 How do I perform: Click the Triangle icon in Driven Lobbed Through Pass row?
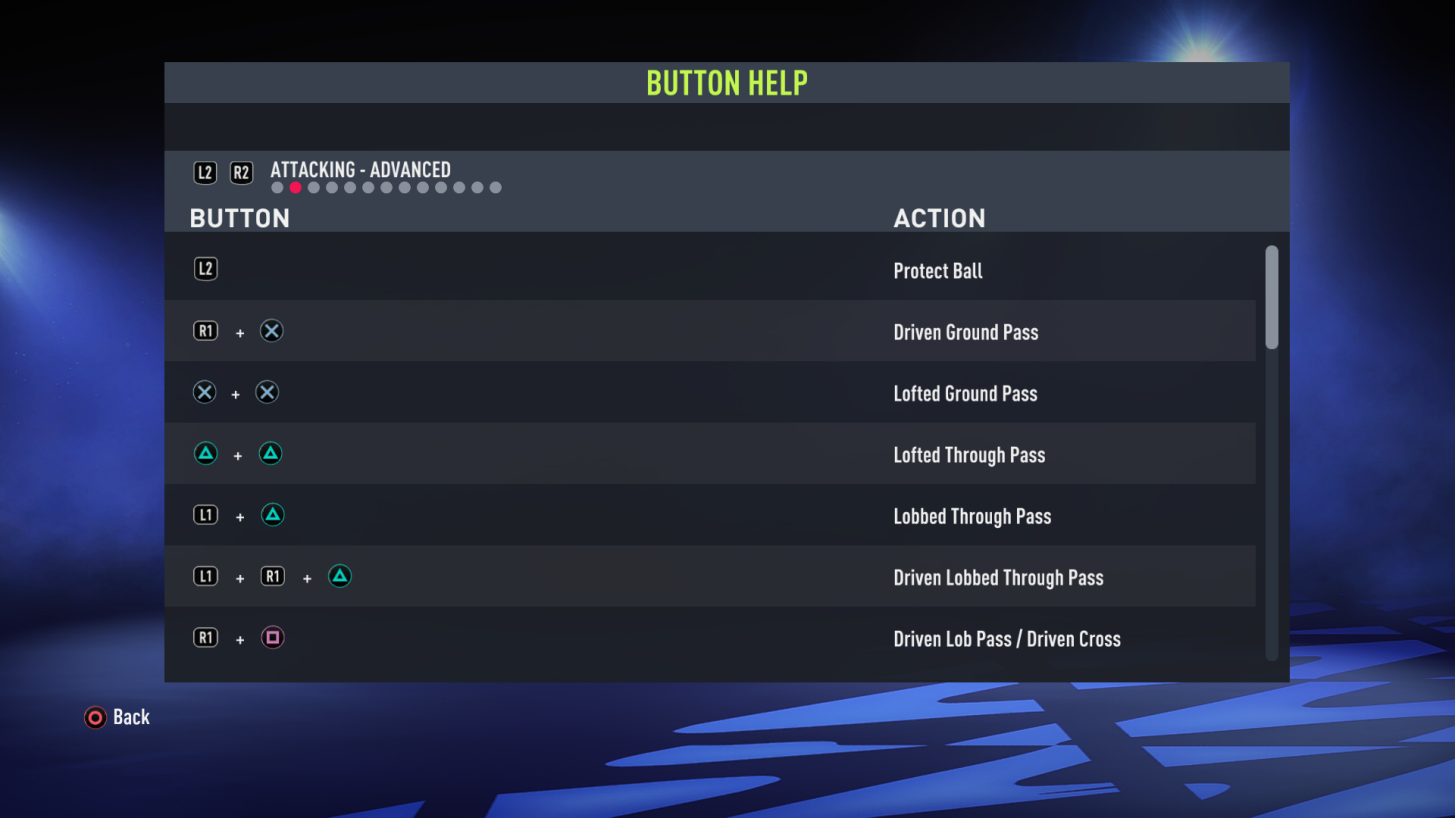[339, 576]
